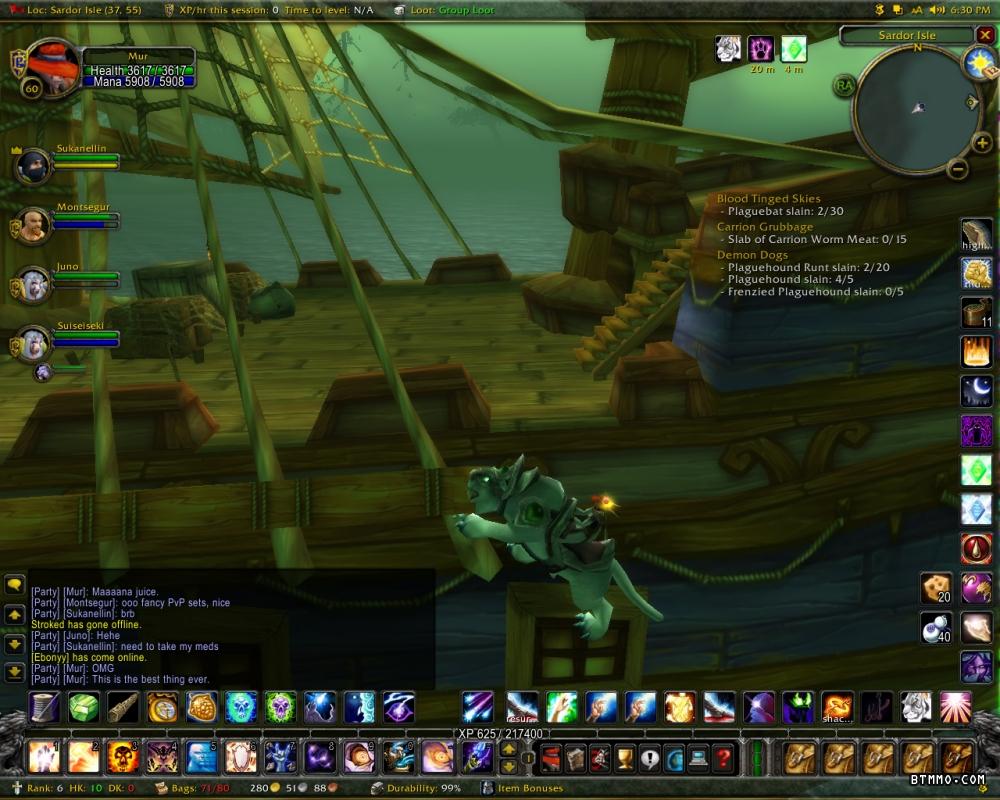The height and width of the screenshot is (800, 1000).
Task: Close the minimap with the X button
Action: 985,35
